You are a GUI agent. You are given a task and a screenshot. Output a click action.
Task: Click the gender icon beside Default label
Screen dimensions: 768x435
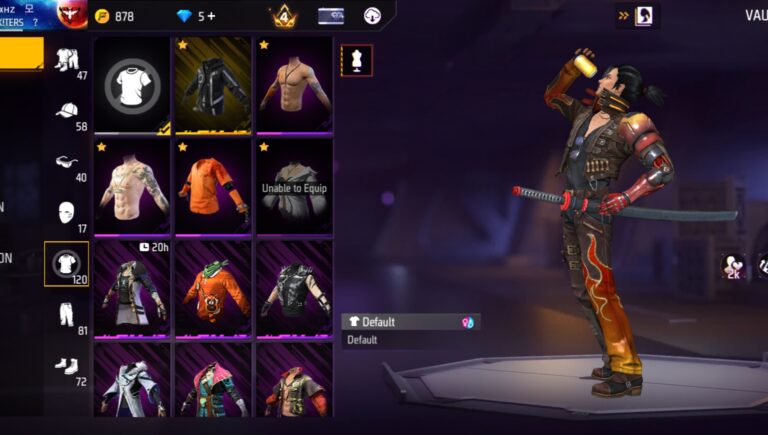coord(467,322)
